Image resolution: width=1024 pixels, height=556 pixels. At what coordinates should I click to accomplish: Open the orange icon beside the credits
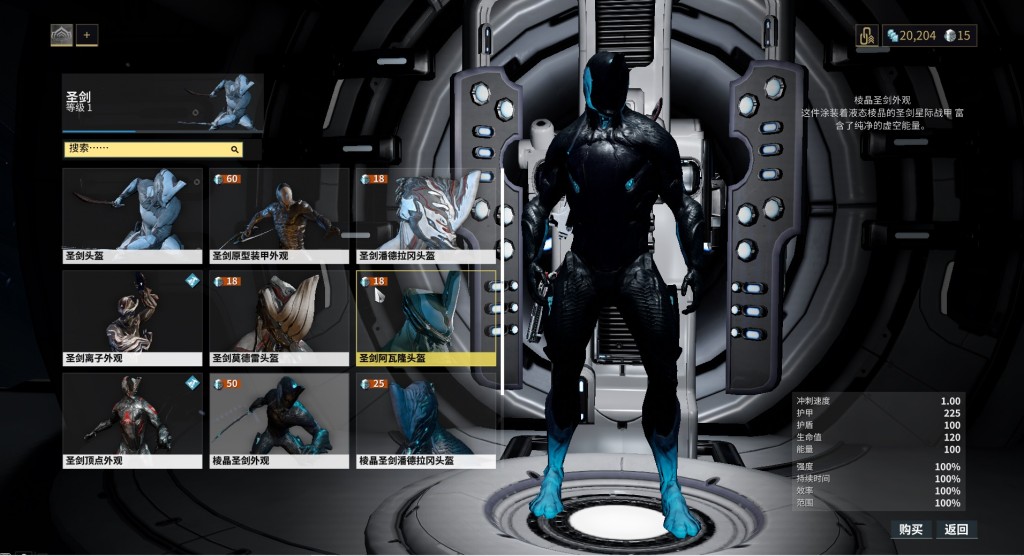point(867,35)
